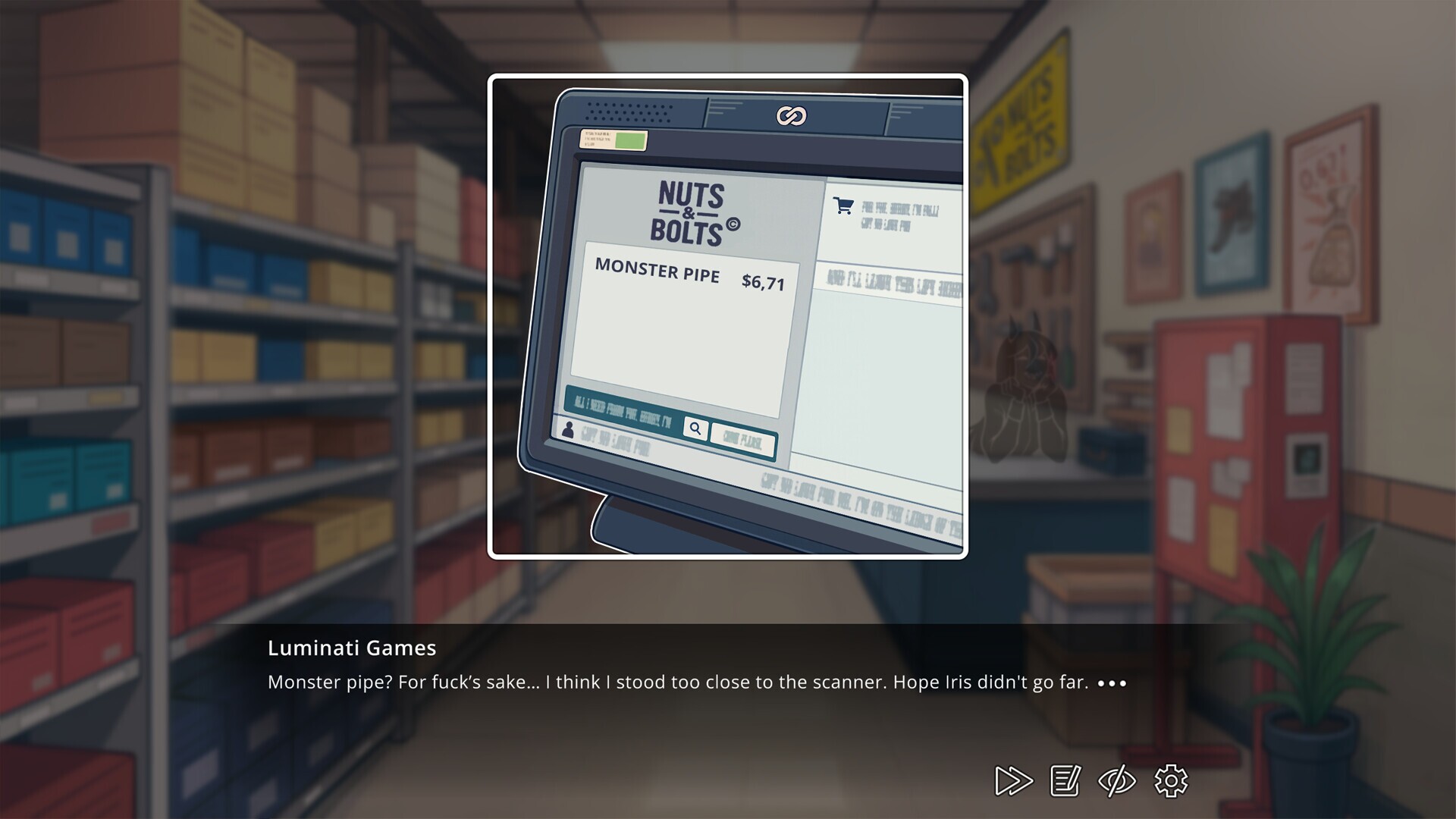Screen dimensions: 1456x819
Task: Toggle auto-advance by clicking the ellipsis marker
Action: pos(1112,683)
